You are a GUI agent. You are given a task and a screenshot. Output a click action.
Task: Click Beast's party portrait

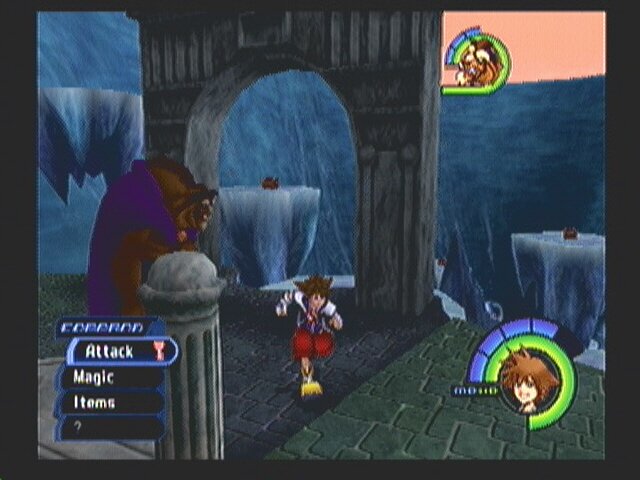point(472,64)
